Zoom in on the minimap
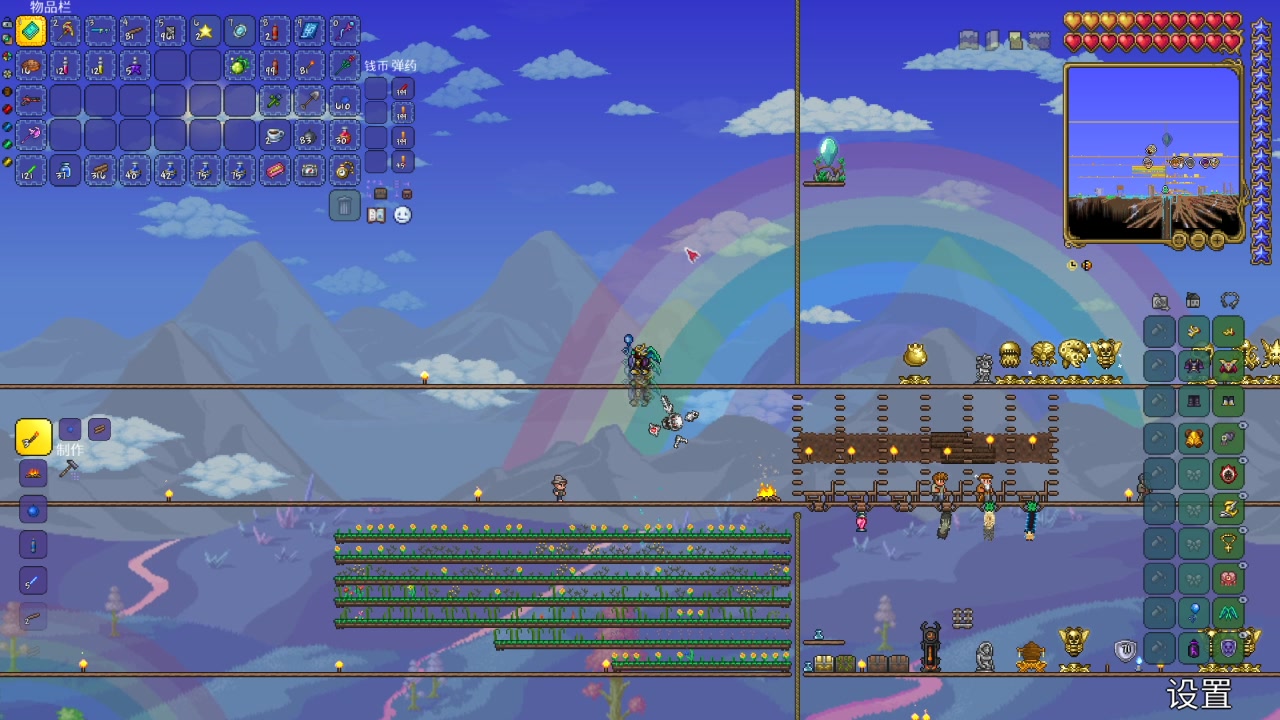Screen dimensions: 1280x720 click(1217, 241)
